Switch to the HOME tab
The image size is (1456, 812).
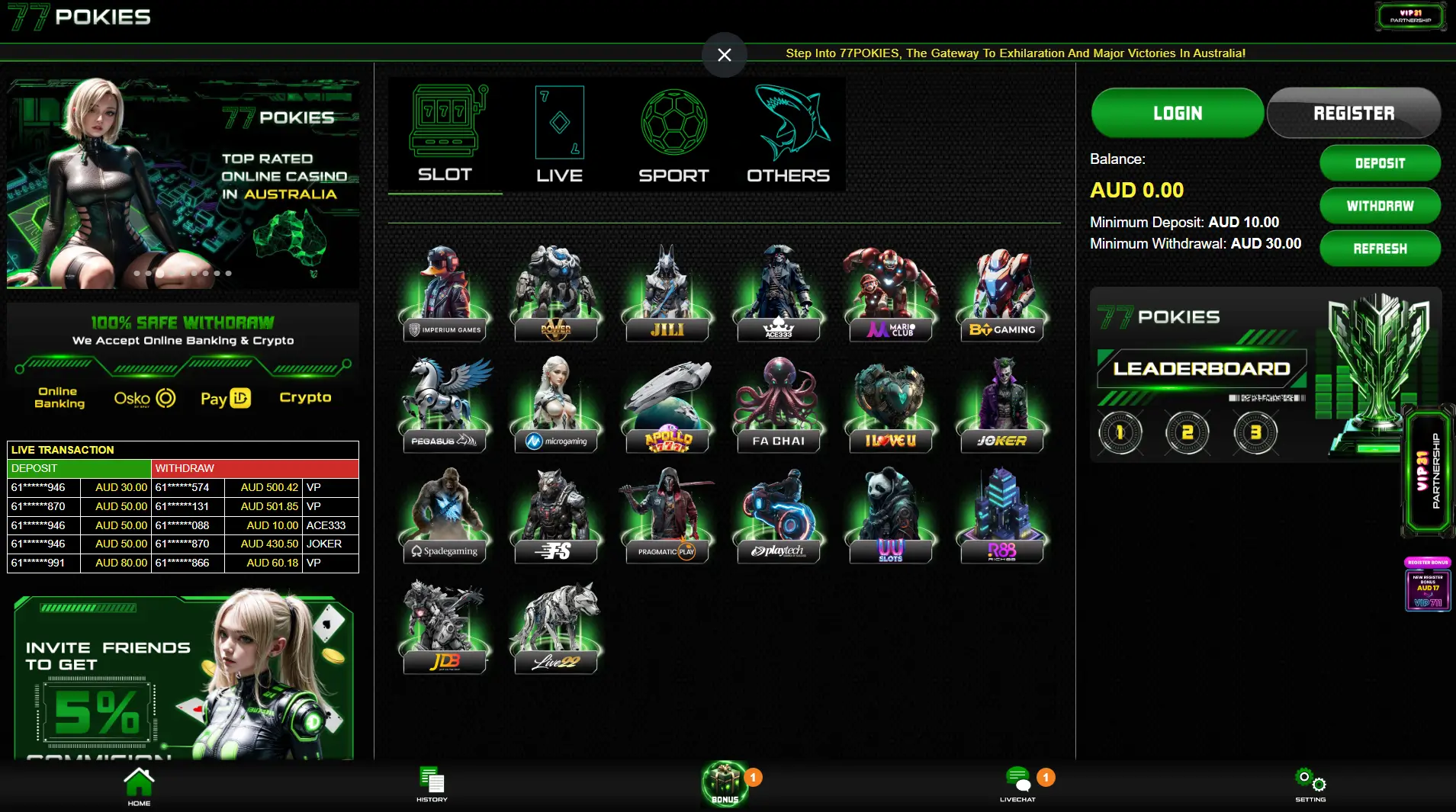pos(139,782)
